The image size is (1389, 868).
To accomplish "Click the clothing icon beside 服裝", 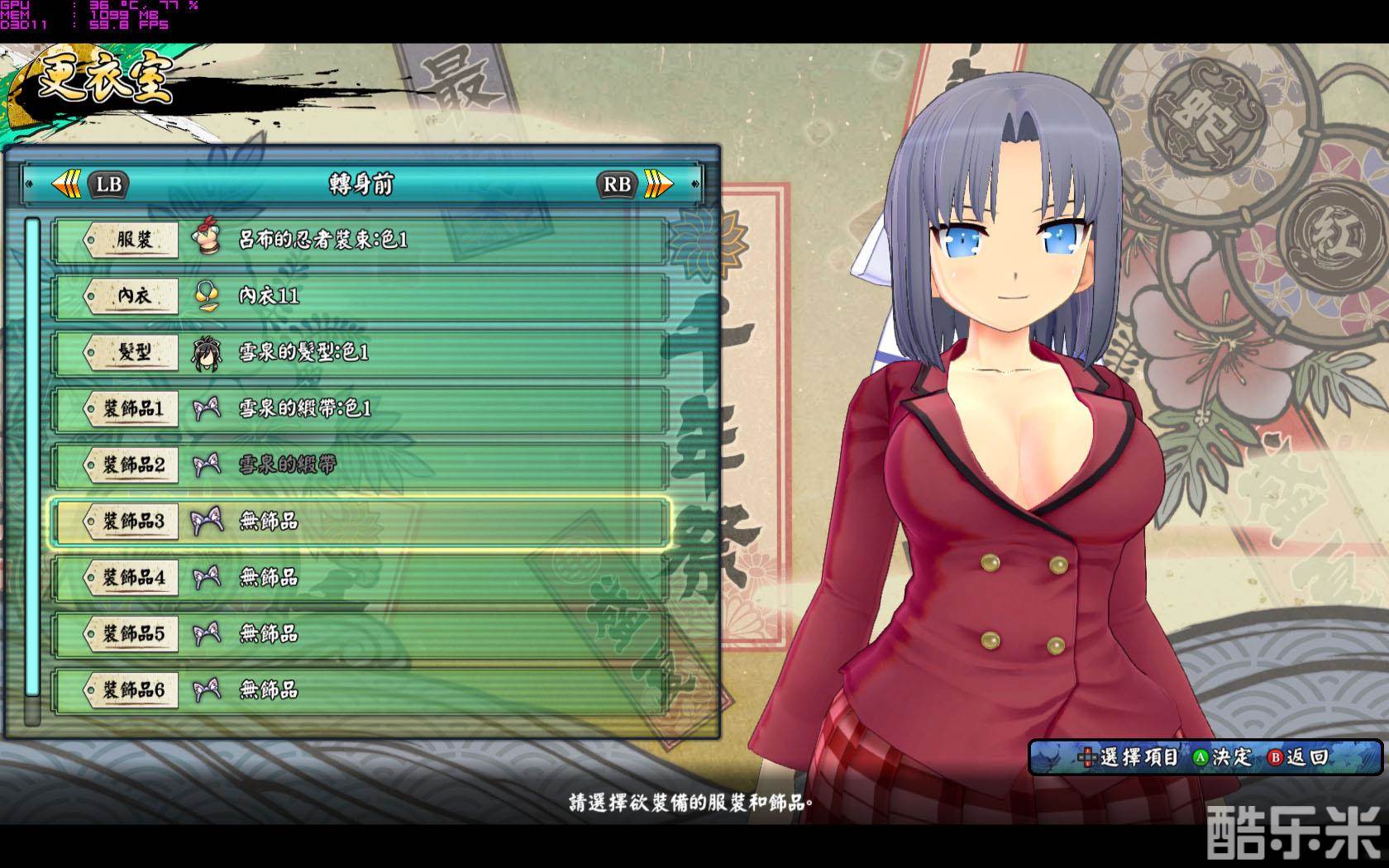I will [209, 239].
